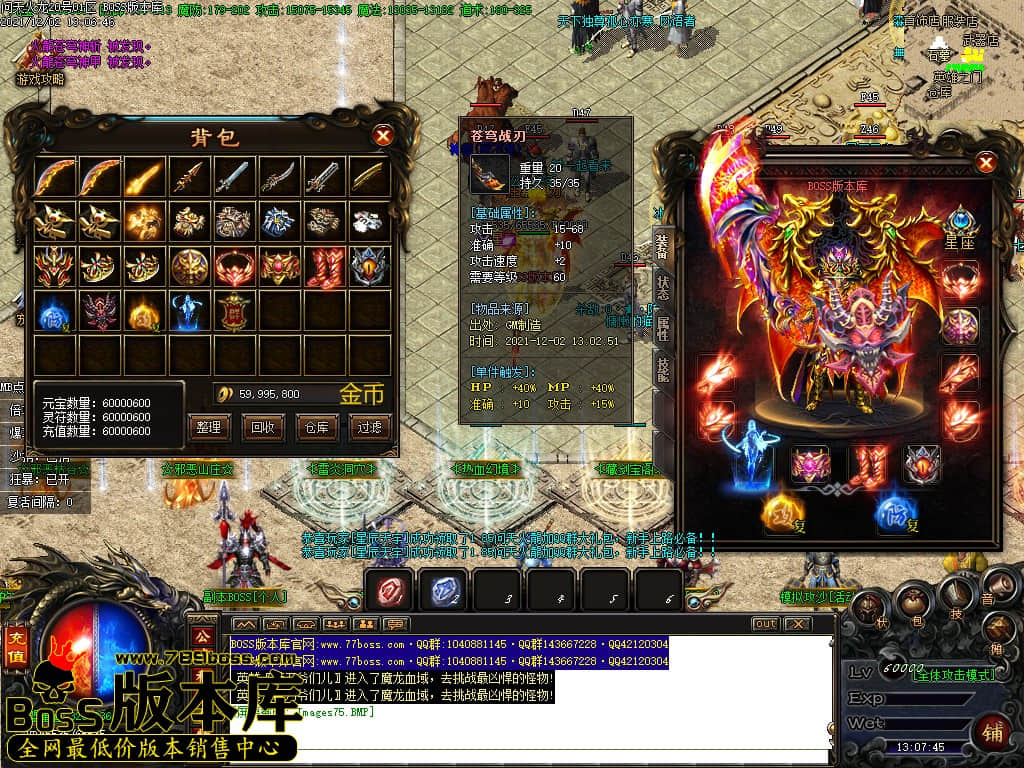Click the 充值 recharge button
This screenshot has height=768, width=1024.
pos(16,648)
